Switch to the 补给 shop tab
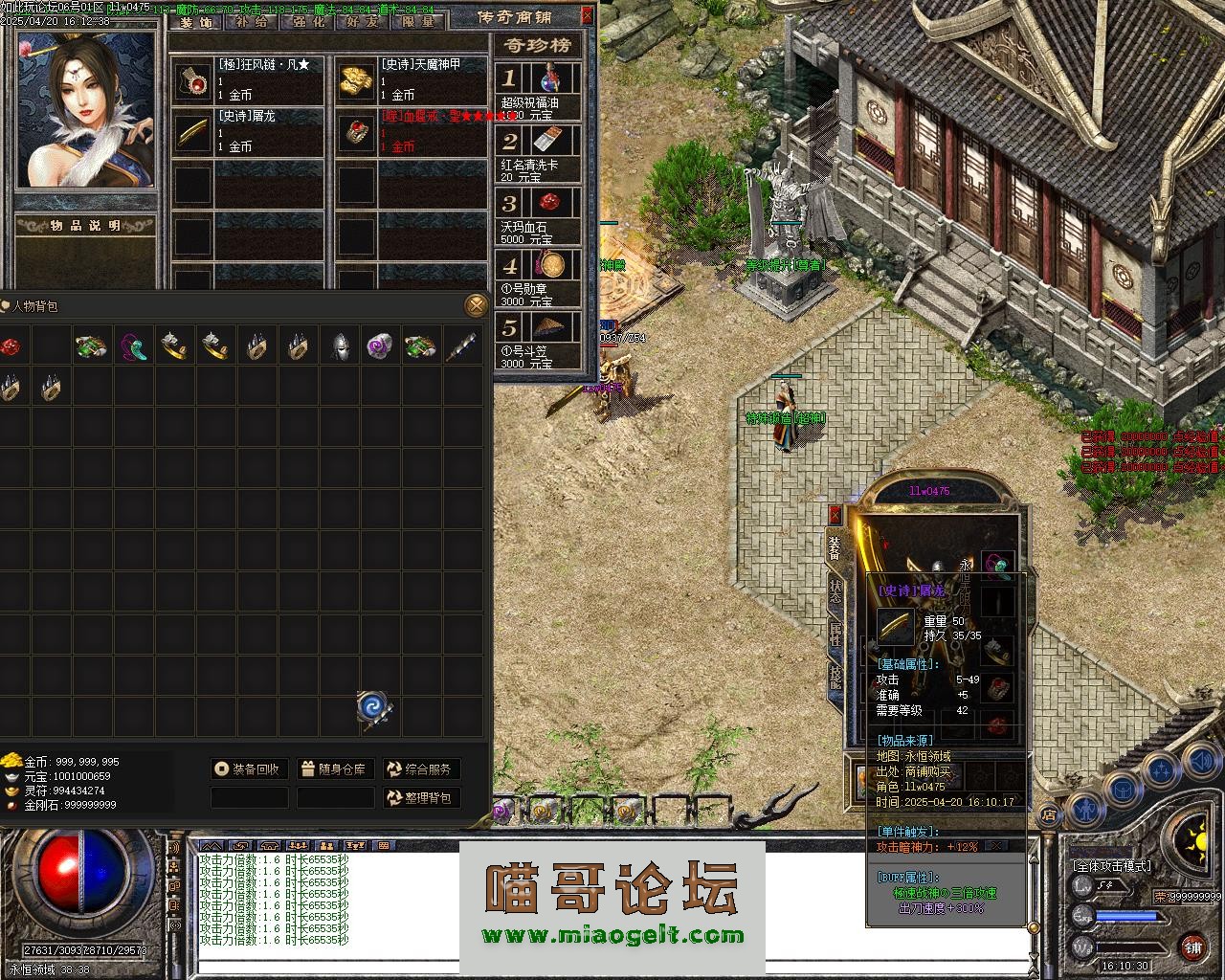 tap(254, 21)
